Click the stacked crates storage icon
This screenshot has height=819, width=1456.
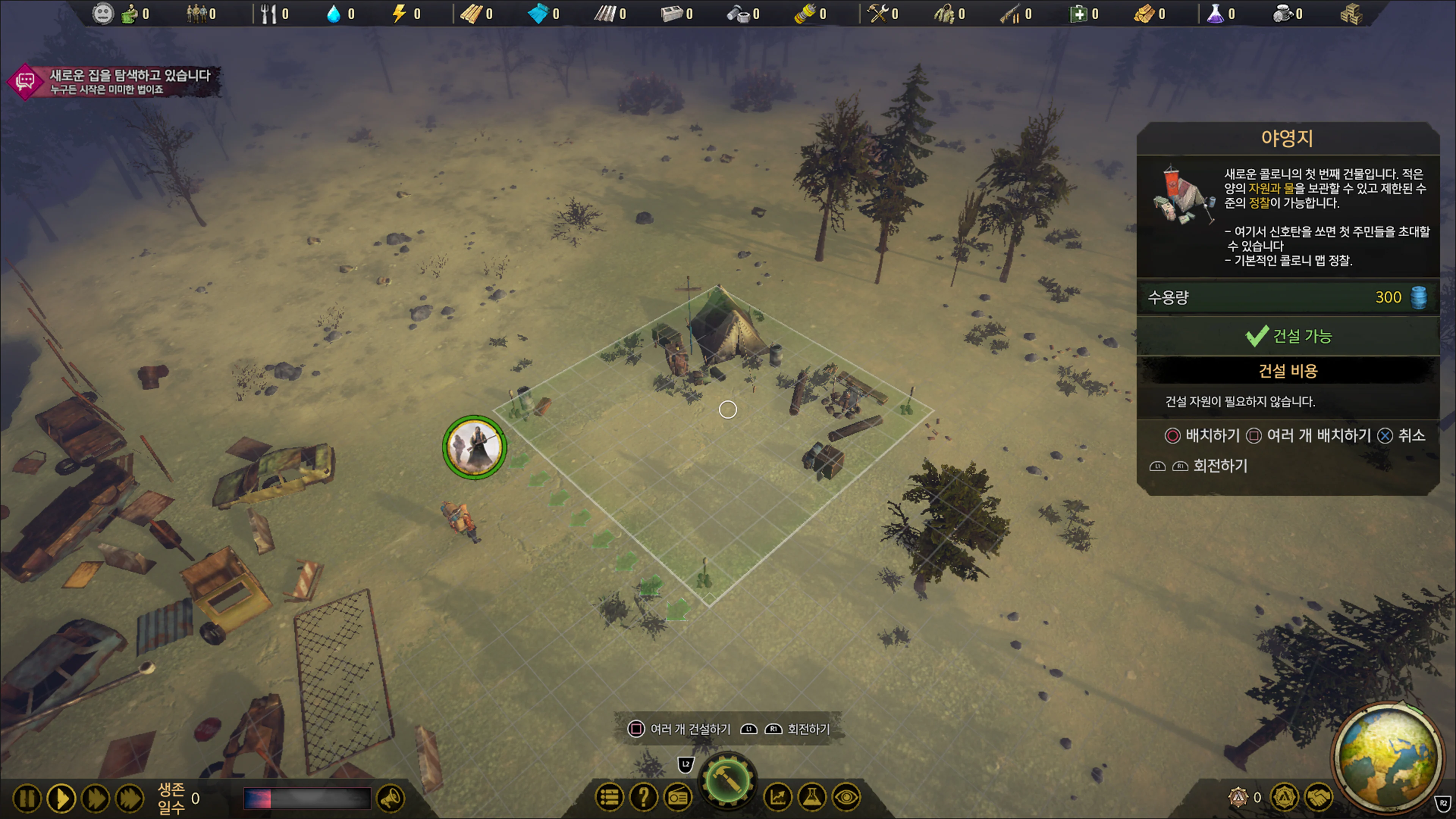tap(1351, 14)
